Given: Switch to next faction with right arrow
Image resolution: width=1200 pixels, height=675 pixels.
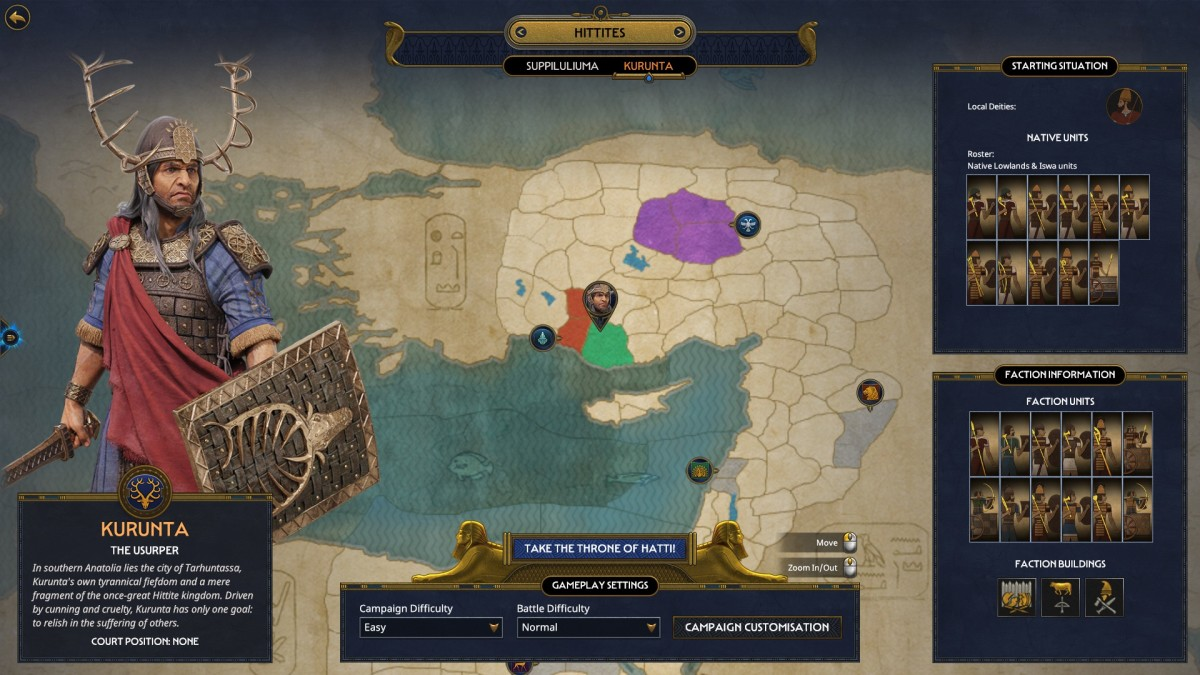Looking at the screenshot, I should point(679,32).
